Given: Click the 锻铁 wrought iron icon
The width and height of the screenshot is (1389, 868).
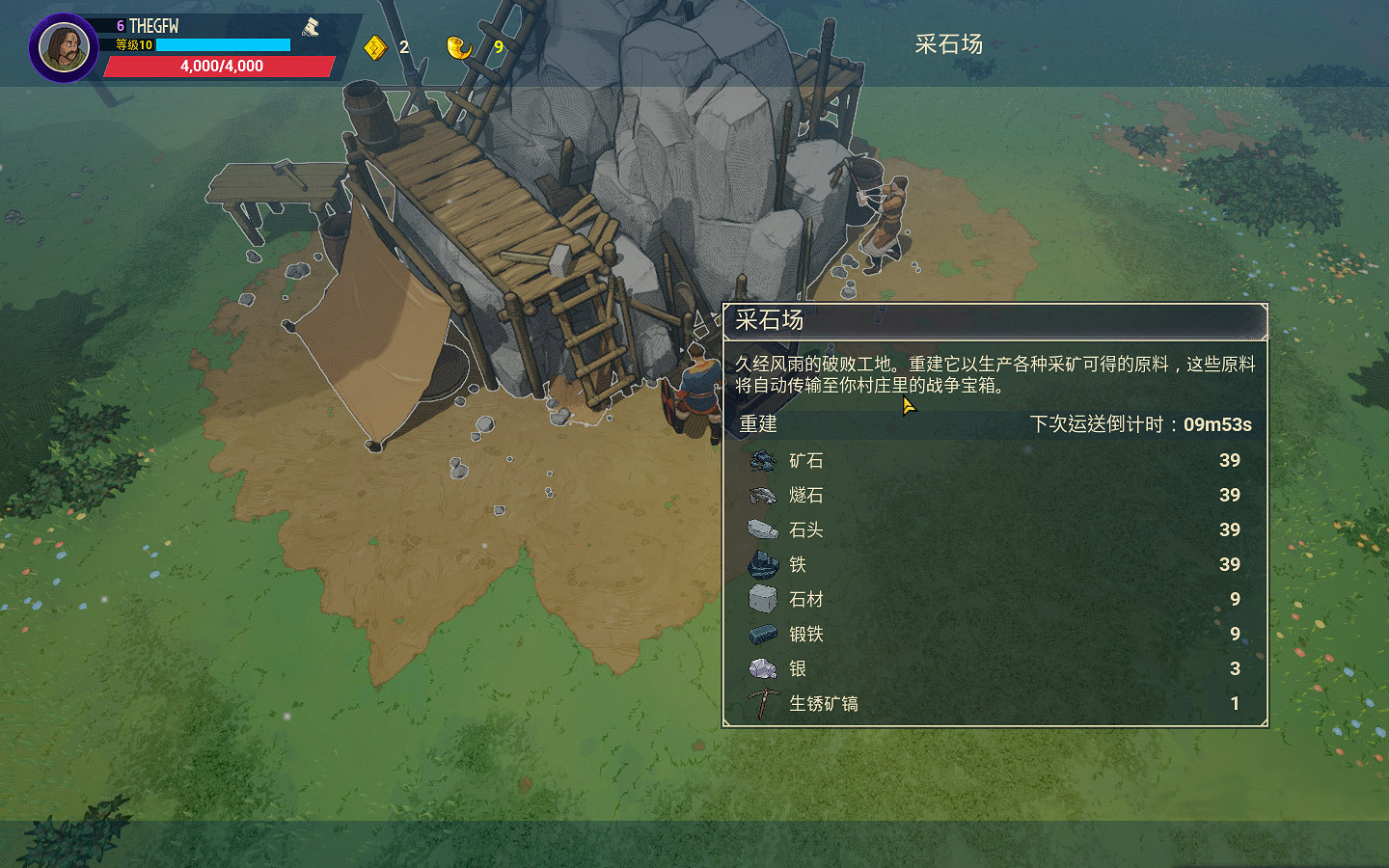Looking at the screenshot, I should tap(761, 634).
